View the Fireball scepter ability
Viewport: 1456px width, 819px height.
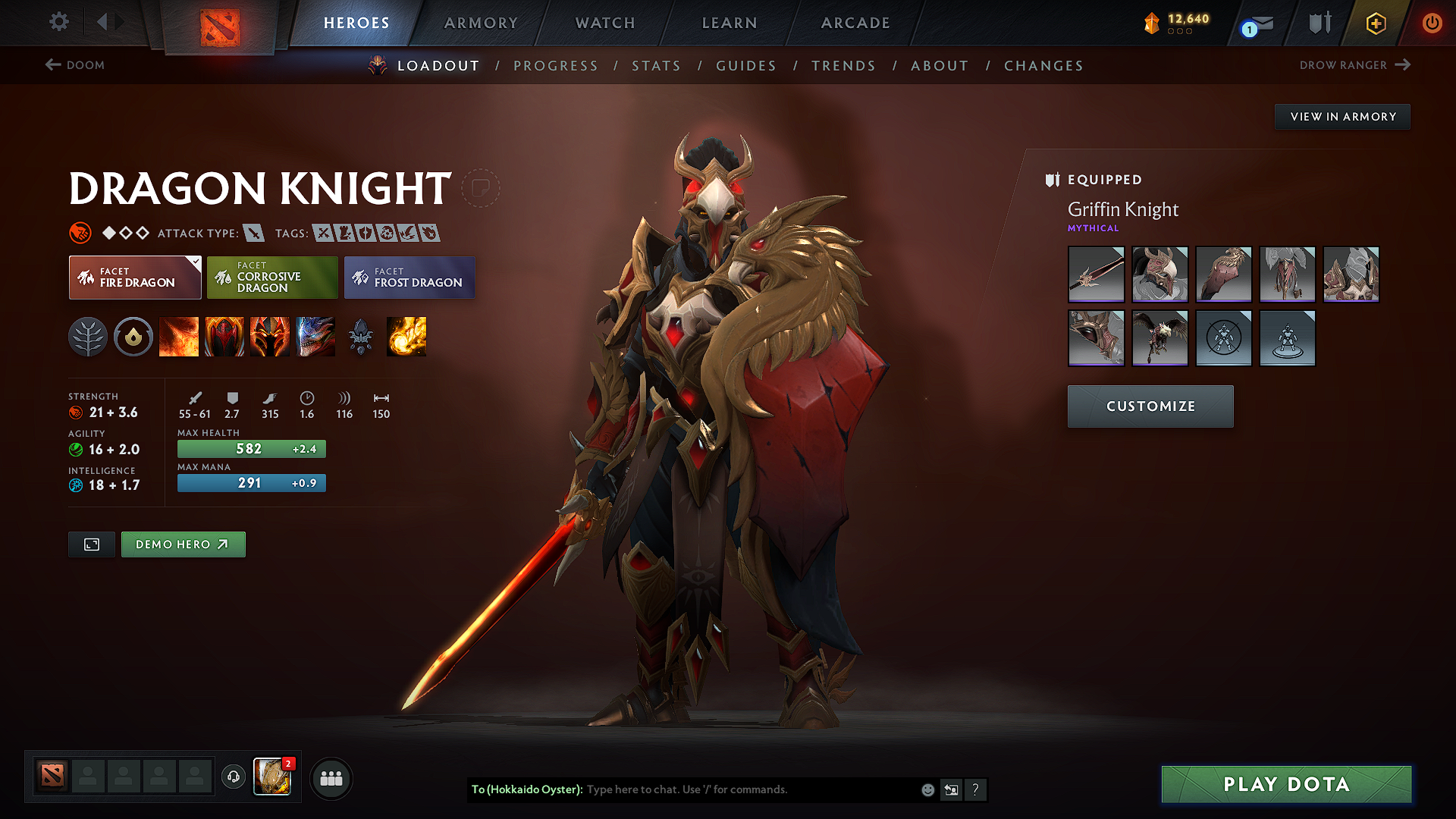pos(407,337)
